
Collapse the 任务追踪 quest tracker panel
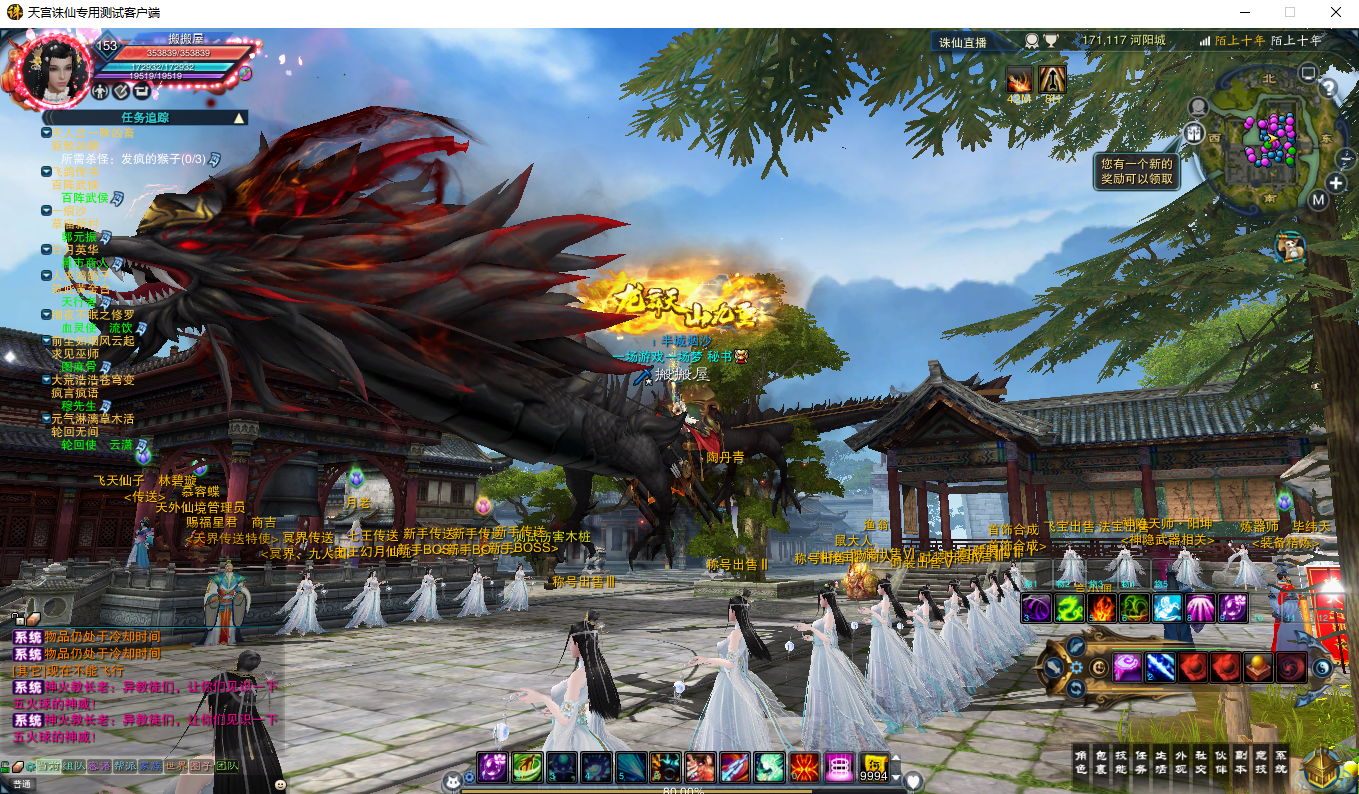239,118
